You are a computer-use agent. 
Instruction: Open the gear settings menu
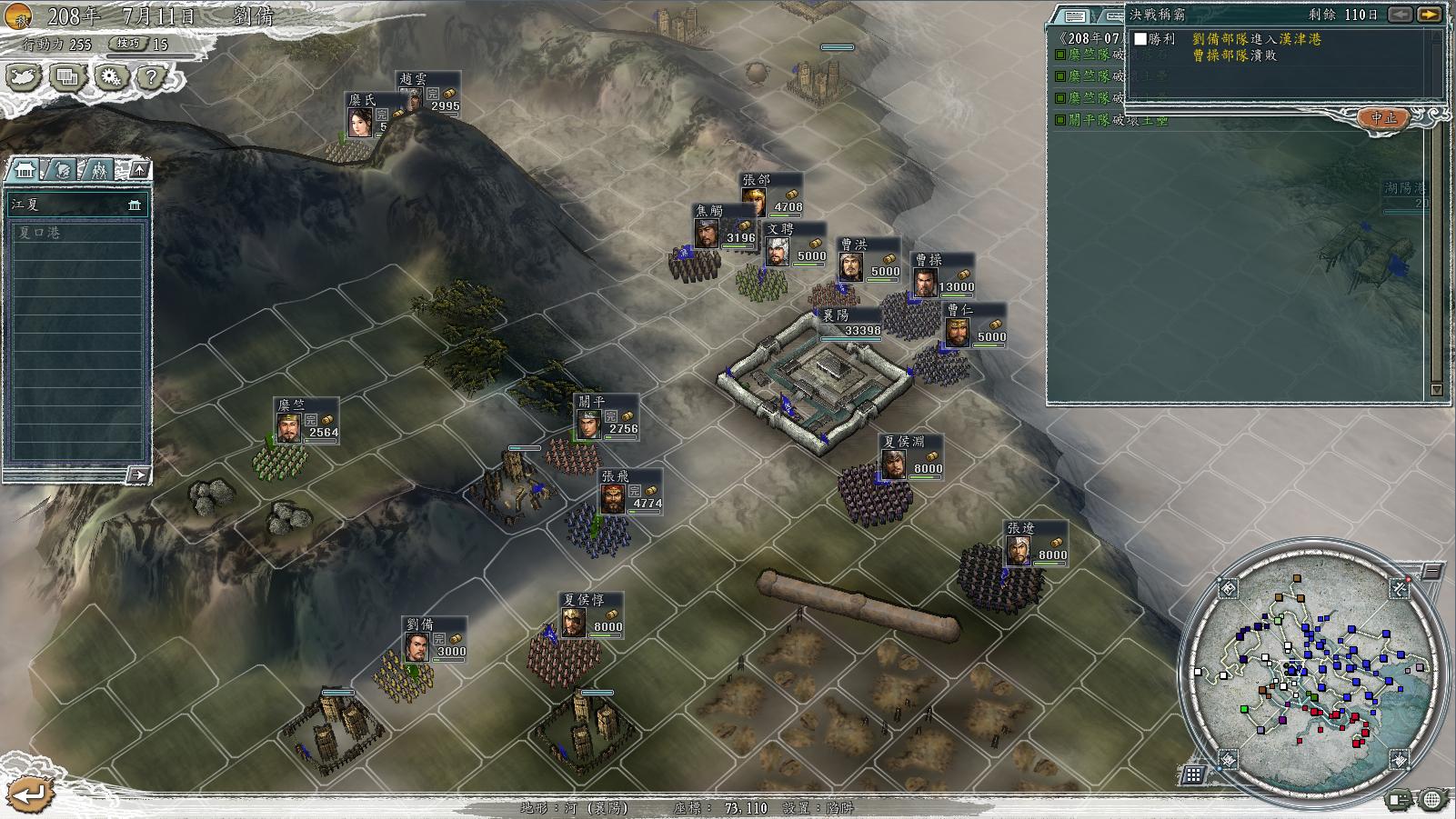(110, 77)
